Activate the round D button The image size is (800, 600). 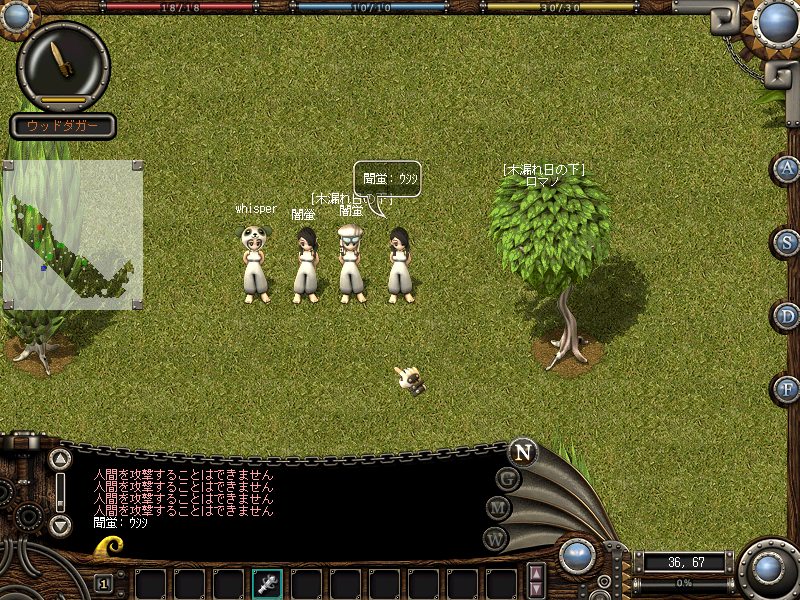[x=788, y=316]
